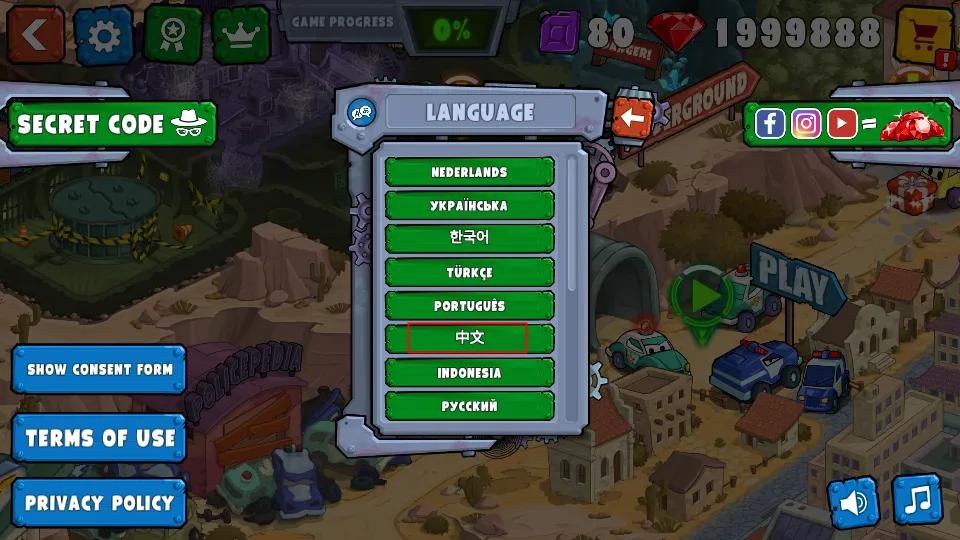The image size is (960, 540).
Task: Select Nederlands language
Action: [x=469, y=172]
